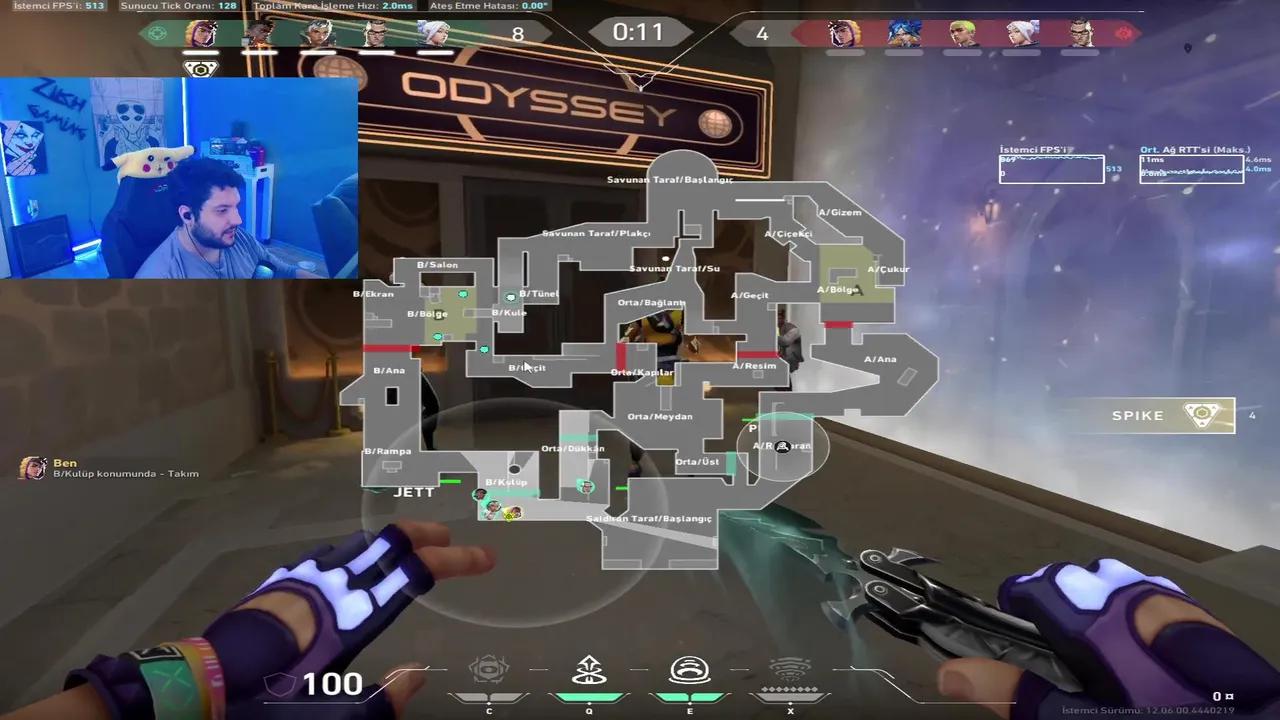The image size is (1280, 720).
Task: Toggle the P site marker near A/Restoran
Action: coord(755,427)
